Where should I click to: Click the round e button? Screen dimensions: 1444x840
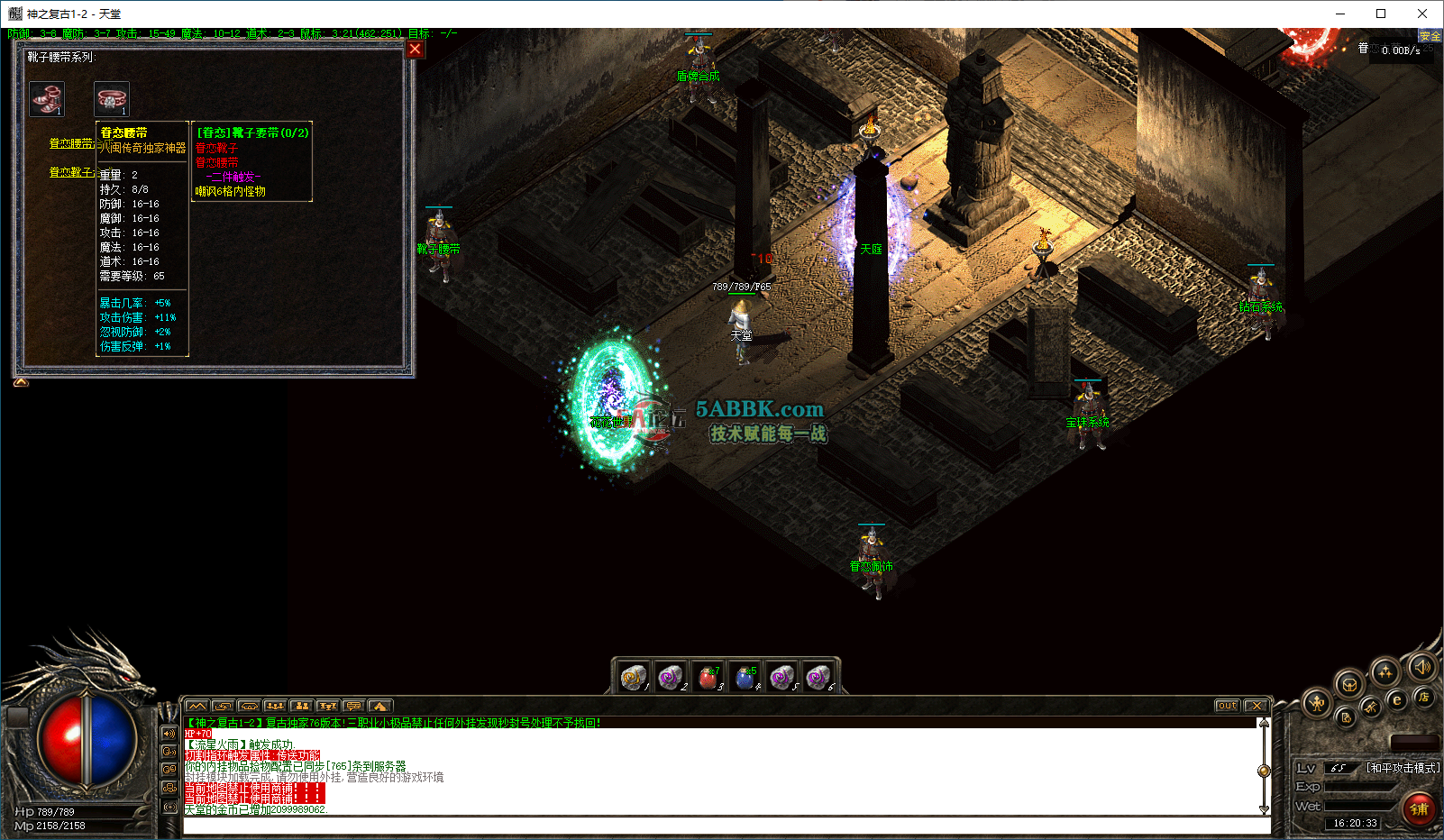(1397, 699)
